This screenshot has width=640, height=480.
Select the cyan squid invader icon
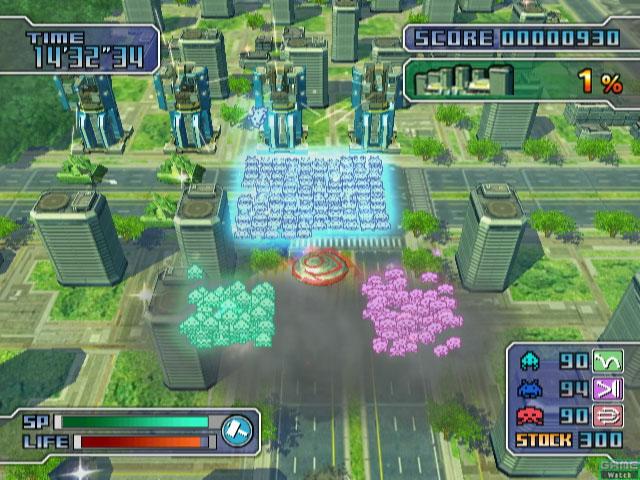coord(528,361)
